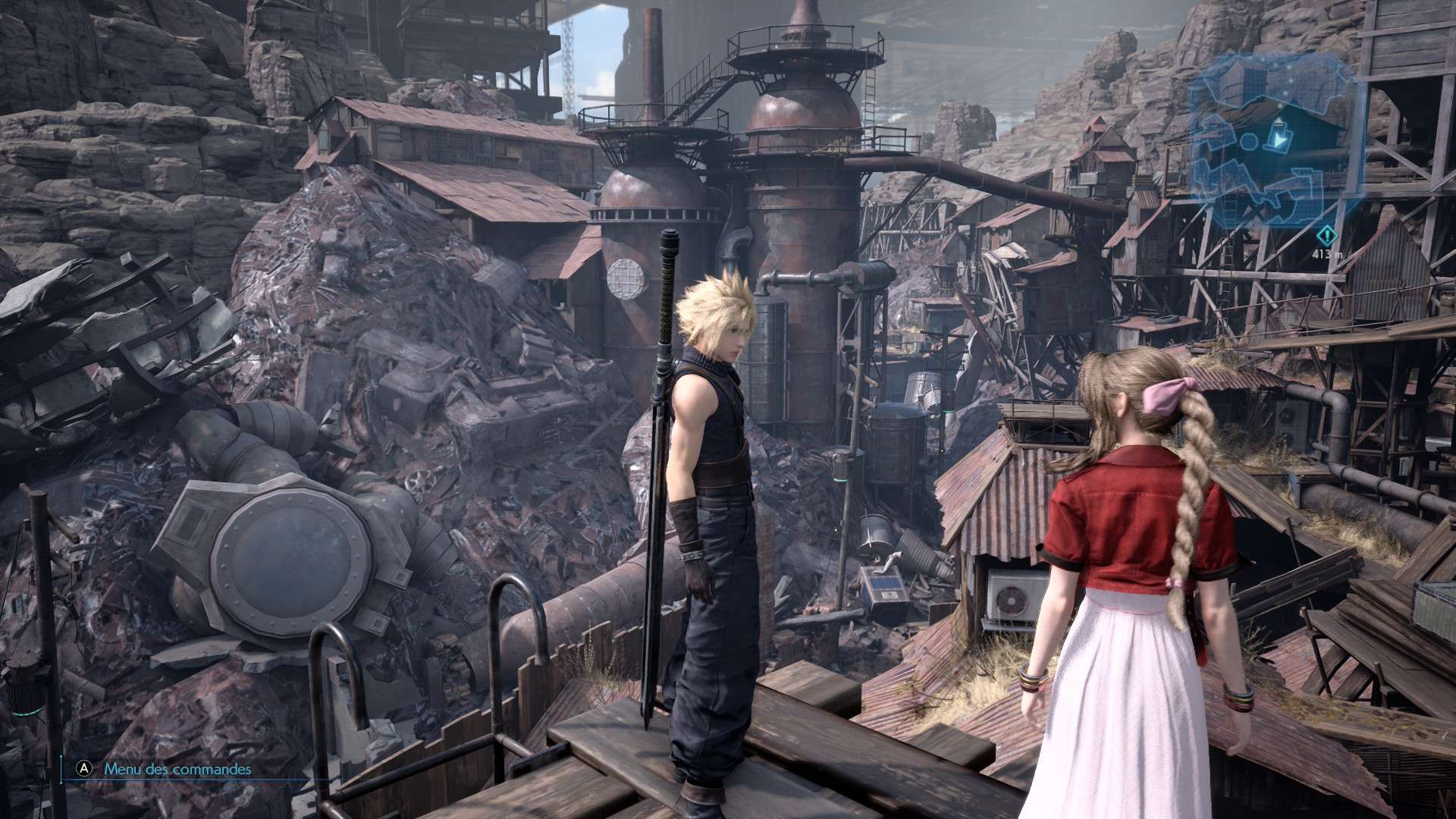1456x819 pixels.
Task: Select the objective waypoint marker showing 413 m
Action: coord(1326,236)
